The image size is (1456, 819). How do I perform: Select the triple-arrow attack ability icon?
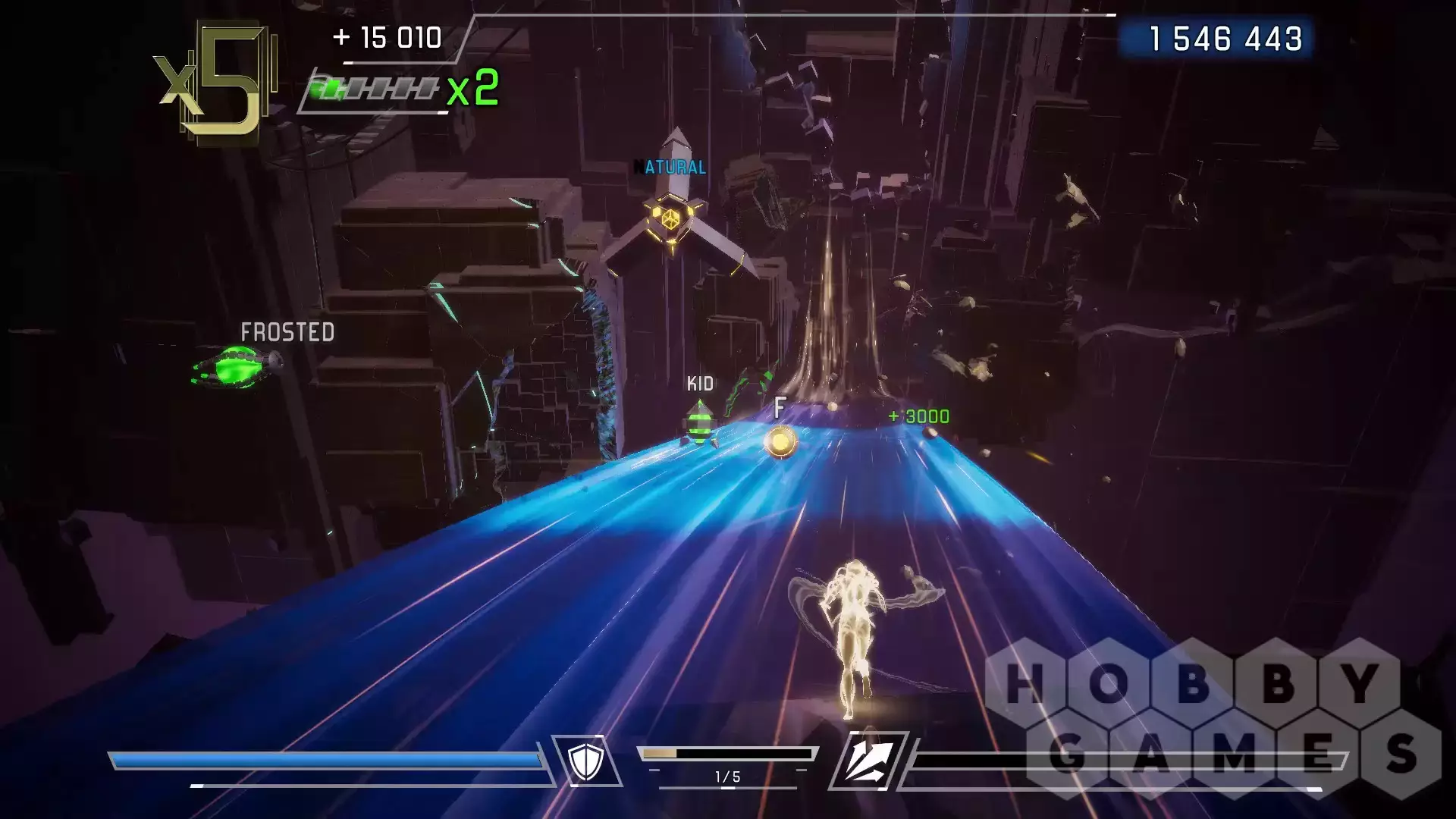[x=870, y=761]
